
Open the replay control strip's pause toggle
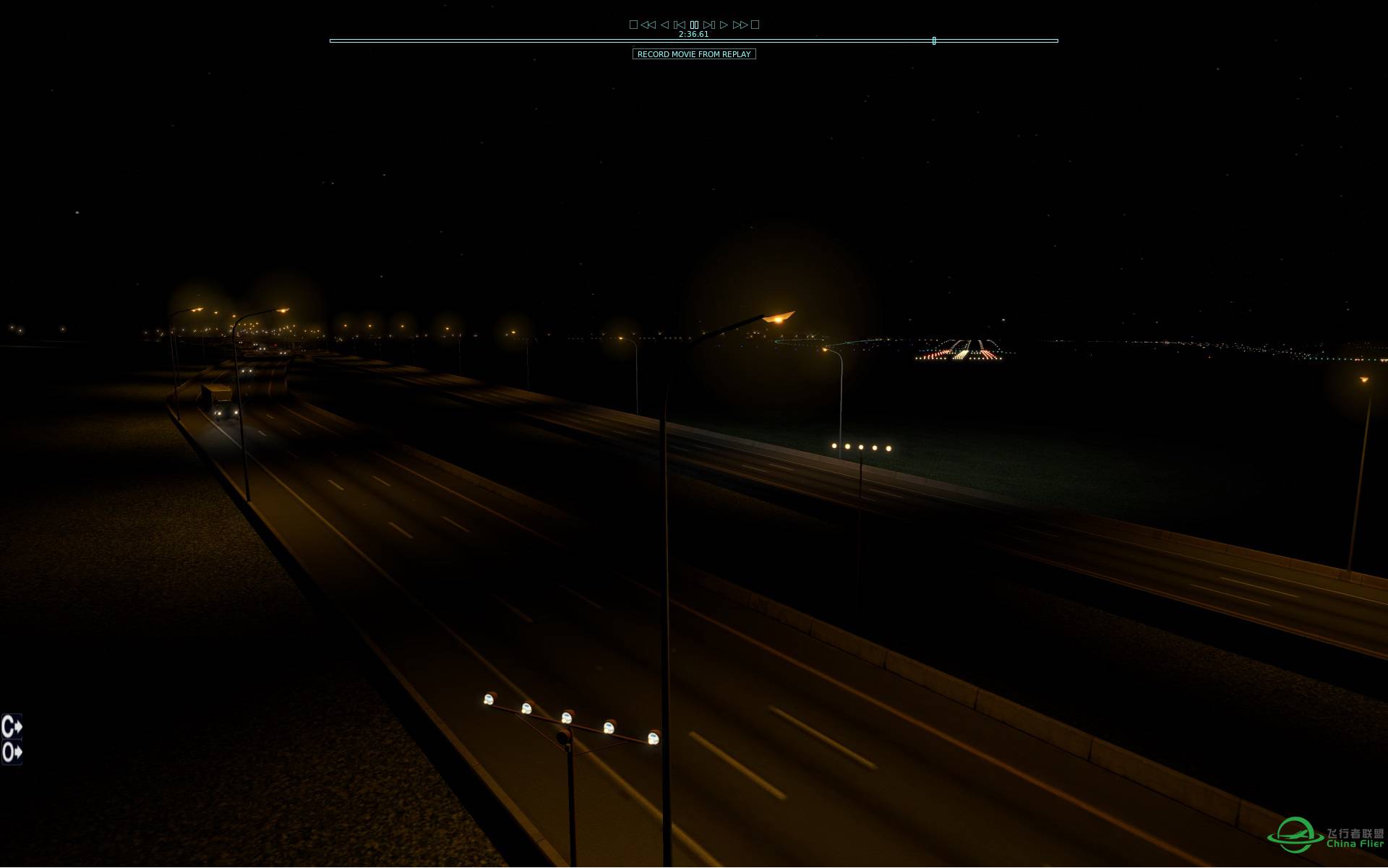(694, 24)
